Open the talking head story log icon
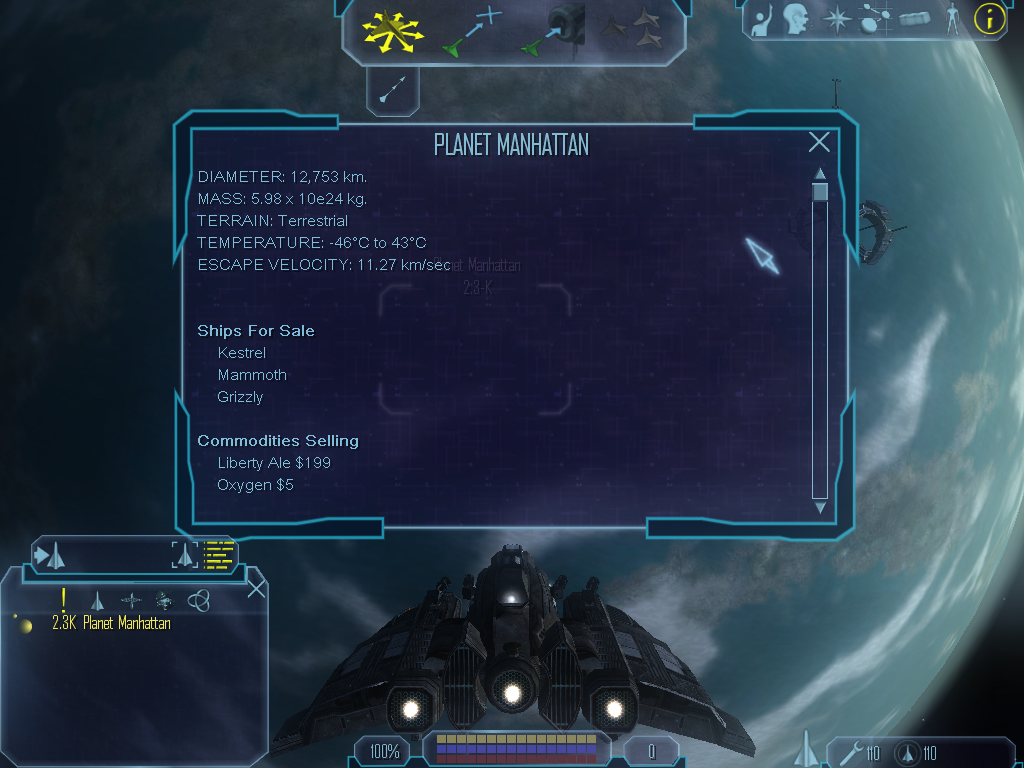Screen dimensions: 1024x768 click(x=796, y=19)
